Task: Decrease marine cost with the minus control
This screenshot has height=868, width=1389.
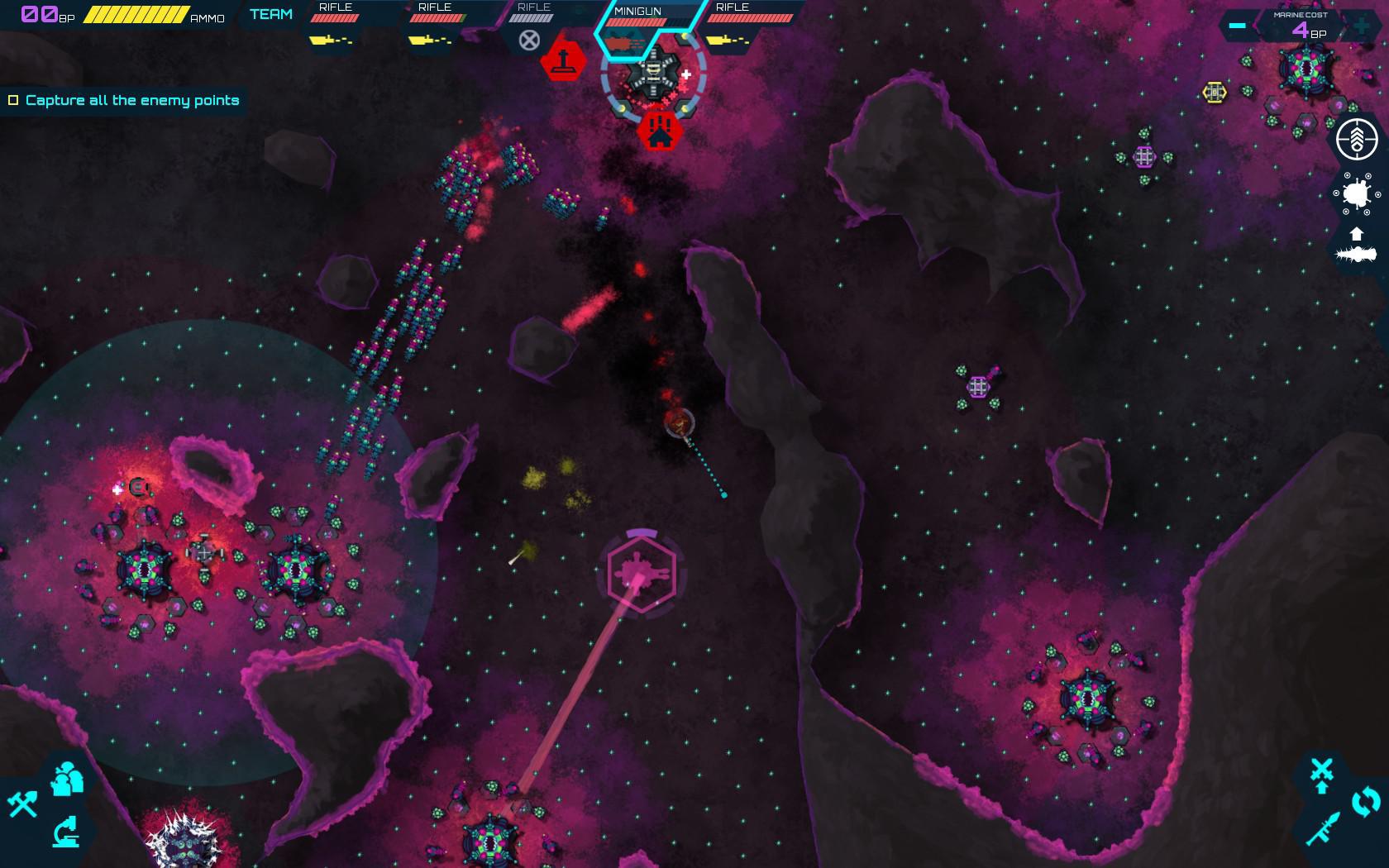Action: click(1238, 26)
